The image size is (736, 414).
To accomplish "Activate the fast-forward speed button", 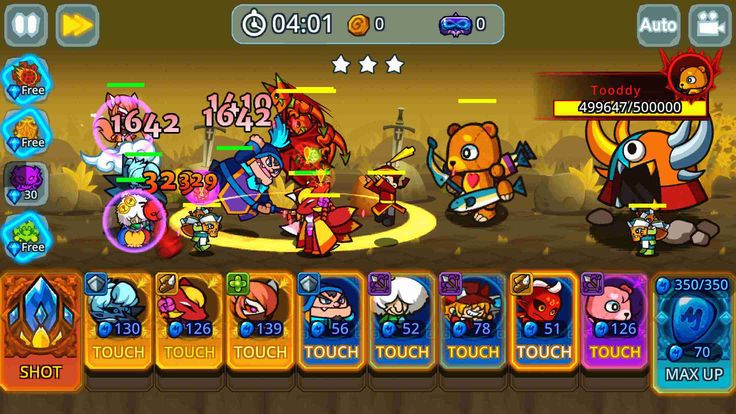I will [77, 25].
